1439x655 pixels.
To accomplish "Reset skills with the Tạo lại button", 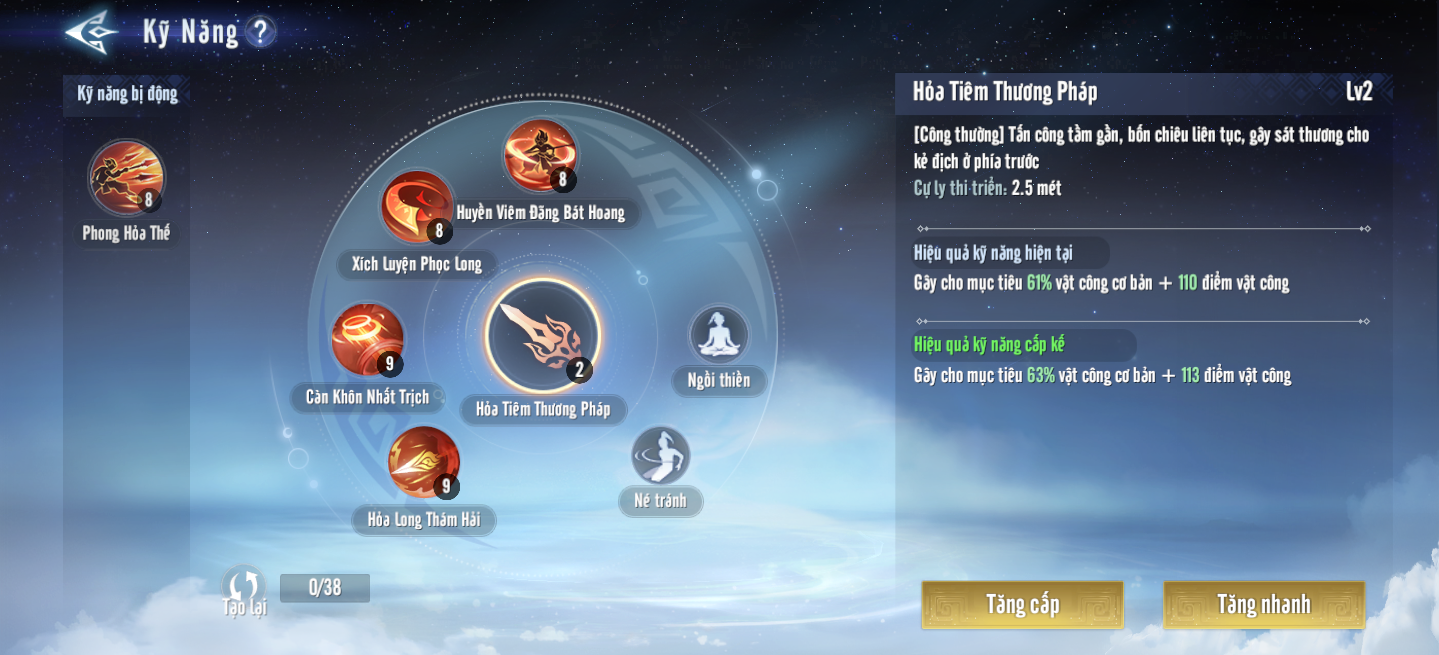I will pos(243,589).
